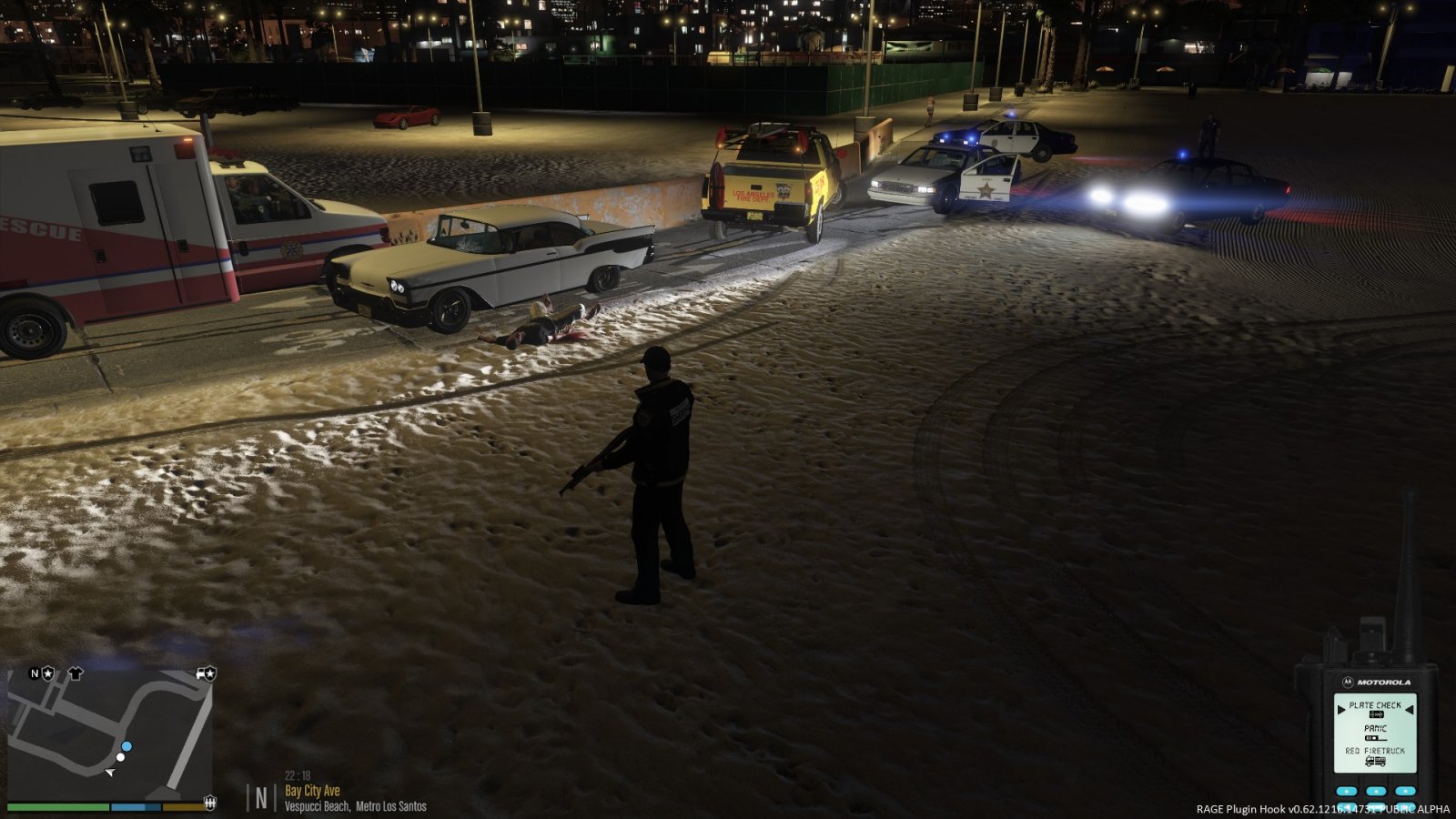Click the white dot marker on the minimap
The height and width of the screenshot is (819, 1456).
coord(120,757)
